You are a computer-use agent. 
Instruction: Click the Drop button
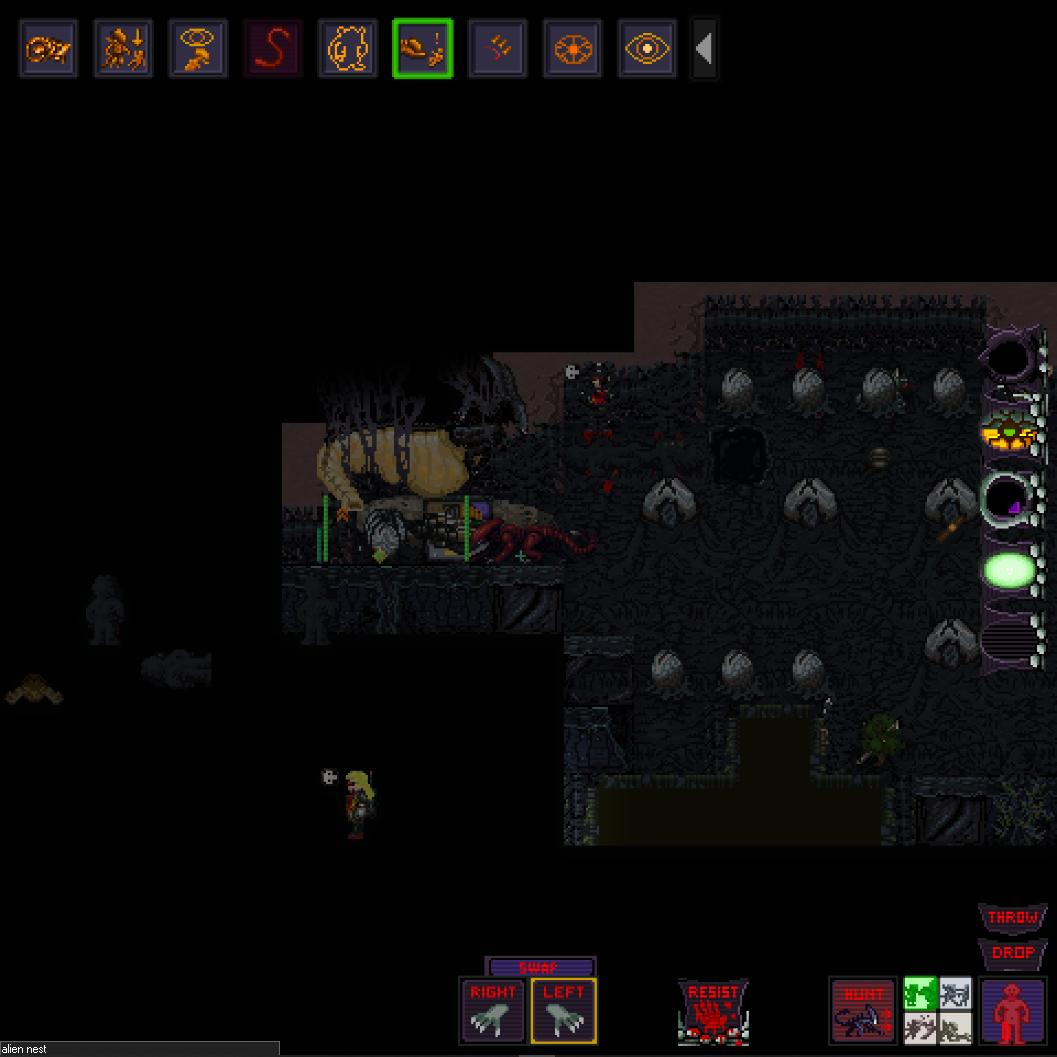(x=1012, y=953)
